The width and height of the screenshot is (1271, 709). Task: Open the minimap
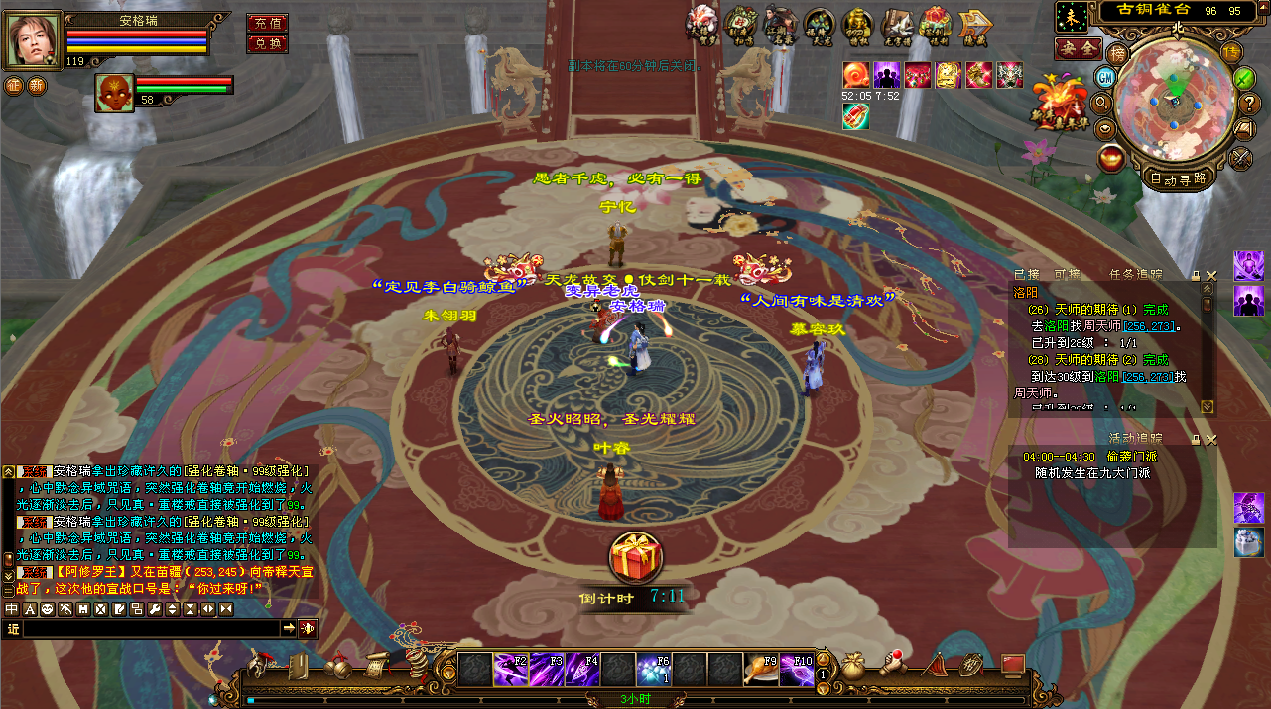(x=1174, y=100)
